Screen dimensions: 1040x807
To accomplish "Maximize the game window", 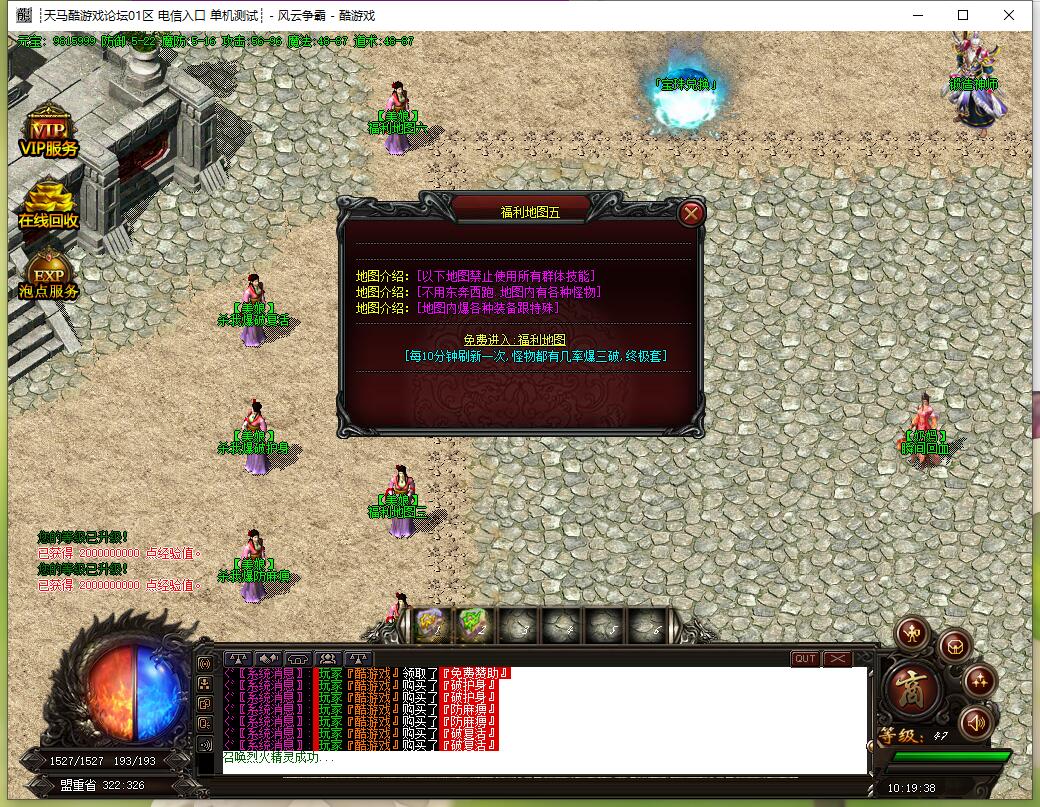I will (x=963, y=15).
